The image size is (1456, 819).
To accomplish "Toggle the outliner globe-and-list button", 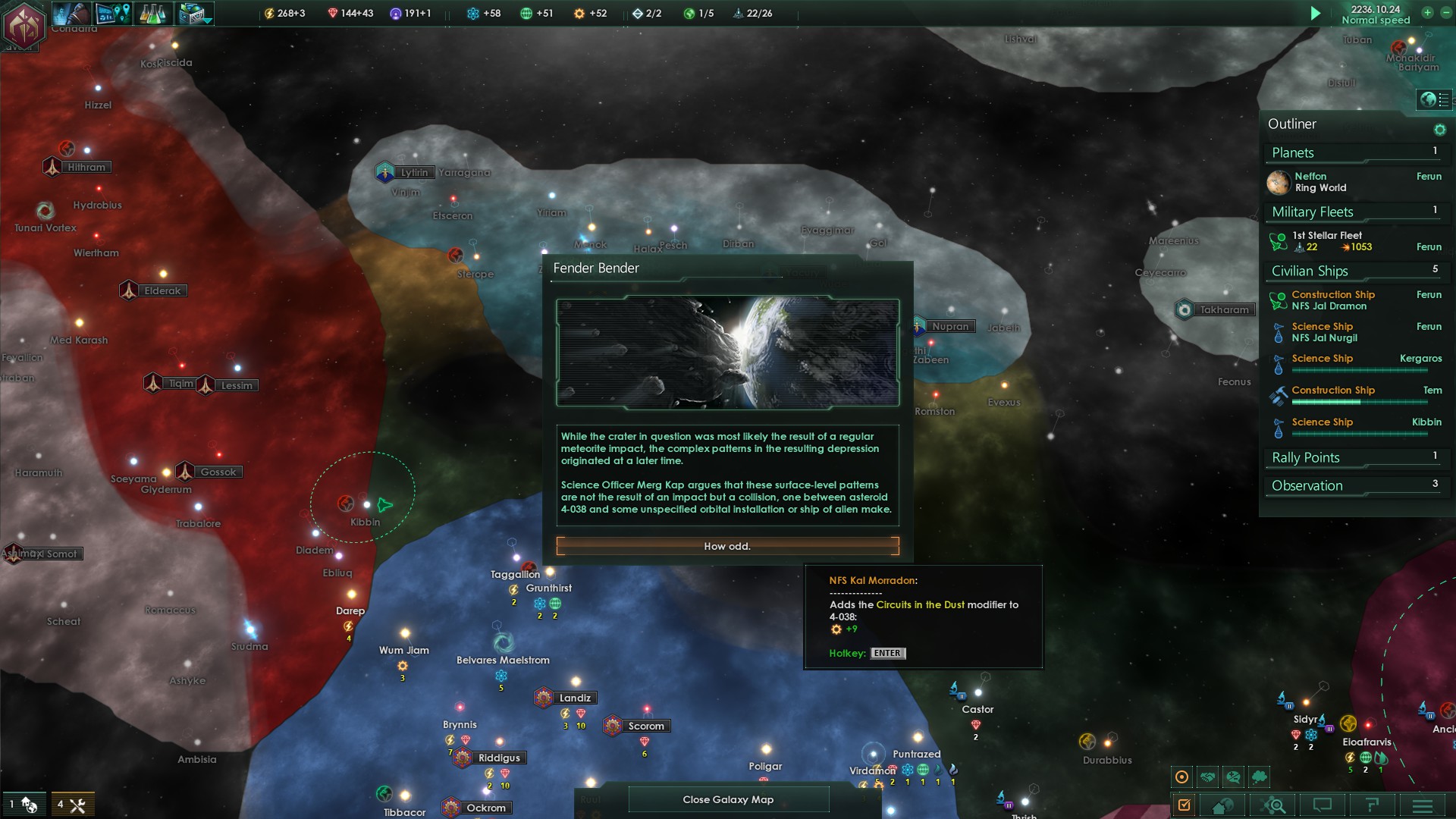I will tap(1435, 99).
